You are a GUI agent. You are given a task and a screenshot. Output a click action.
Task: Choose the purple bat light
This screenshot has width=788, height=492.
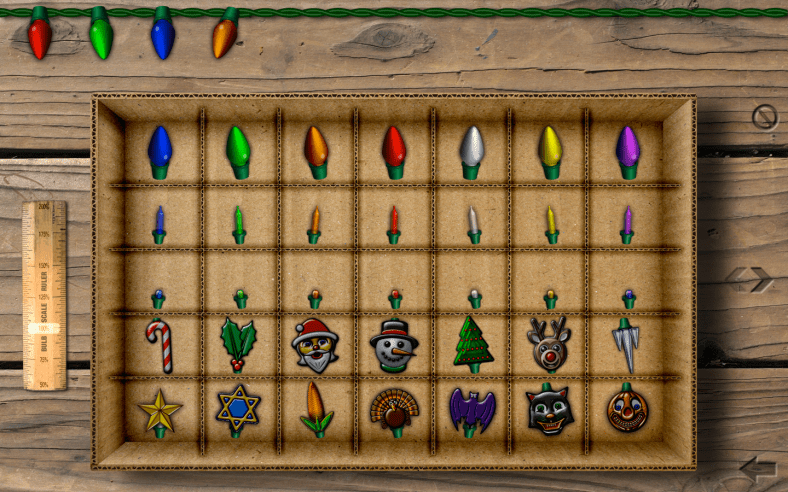click(472, 410)
